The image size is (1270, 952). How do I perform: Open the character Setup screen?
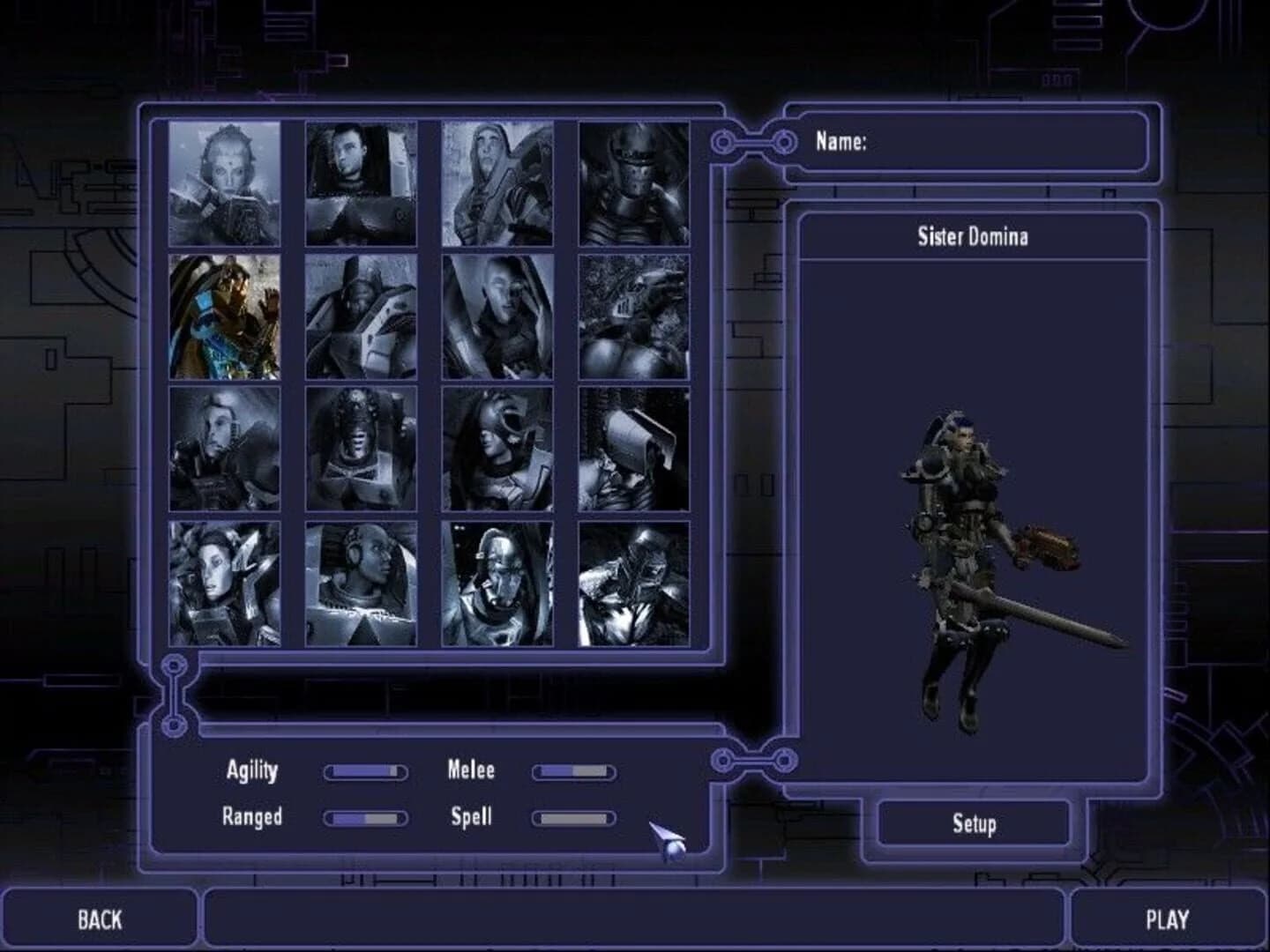click(974, 826)
